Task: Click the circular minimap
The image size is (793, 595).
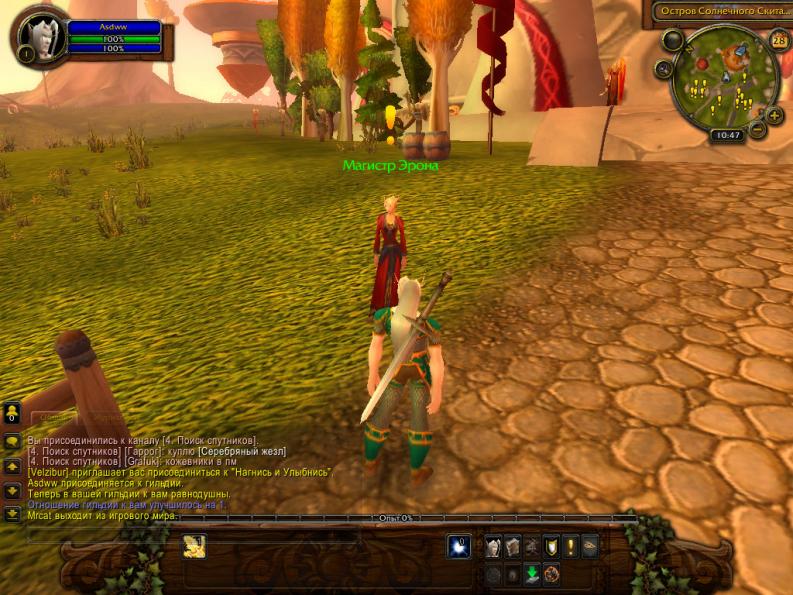Action: pyautogui.click(x=725, y=78)
